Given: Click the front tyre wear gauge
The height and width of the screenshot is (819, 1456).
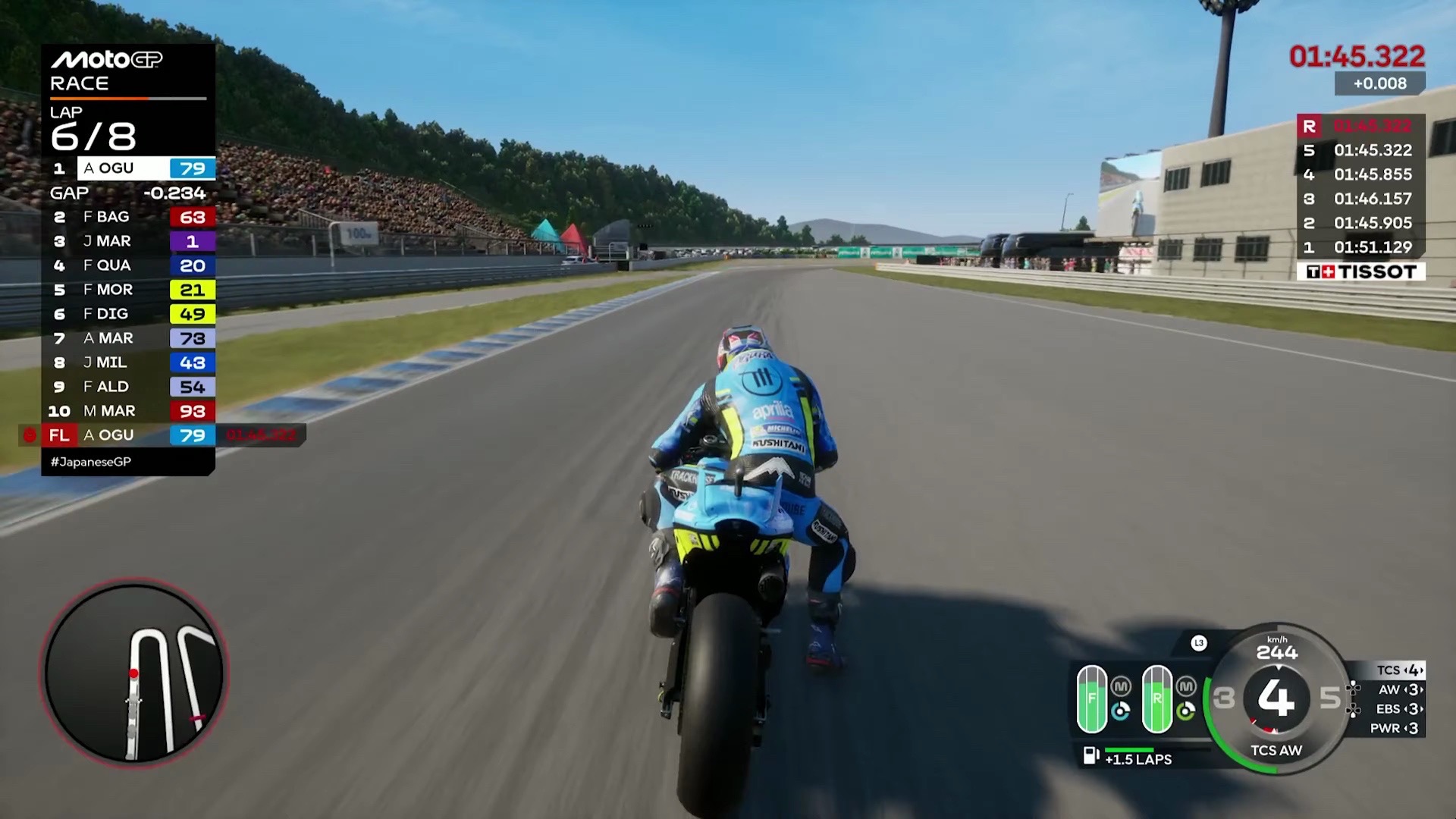Looking at the screenshot, I should (x=1092, y=698).
